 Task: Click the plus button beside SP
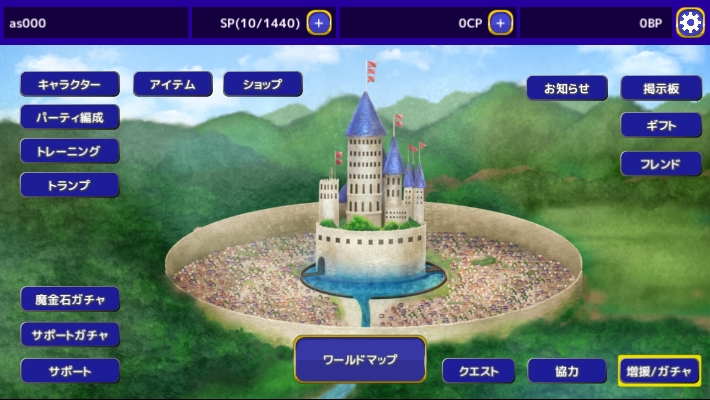coord(319,22)
